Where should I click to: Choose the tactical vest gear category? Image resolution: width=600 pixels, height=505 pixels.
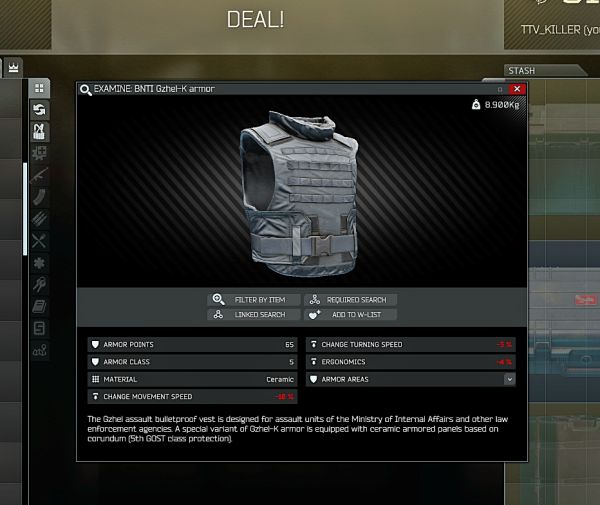click(39, 131)
